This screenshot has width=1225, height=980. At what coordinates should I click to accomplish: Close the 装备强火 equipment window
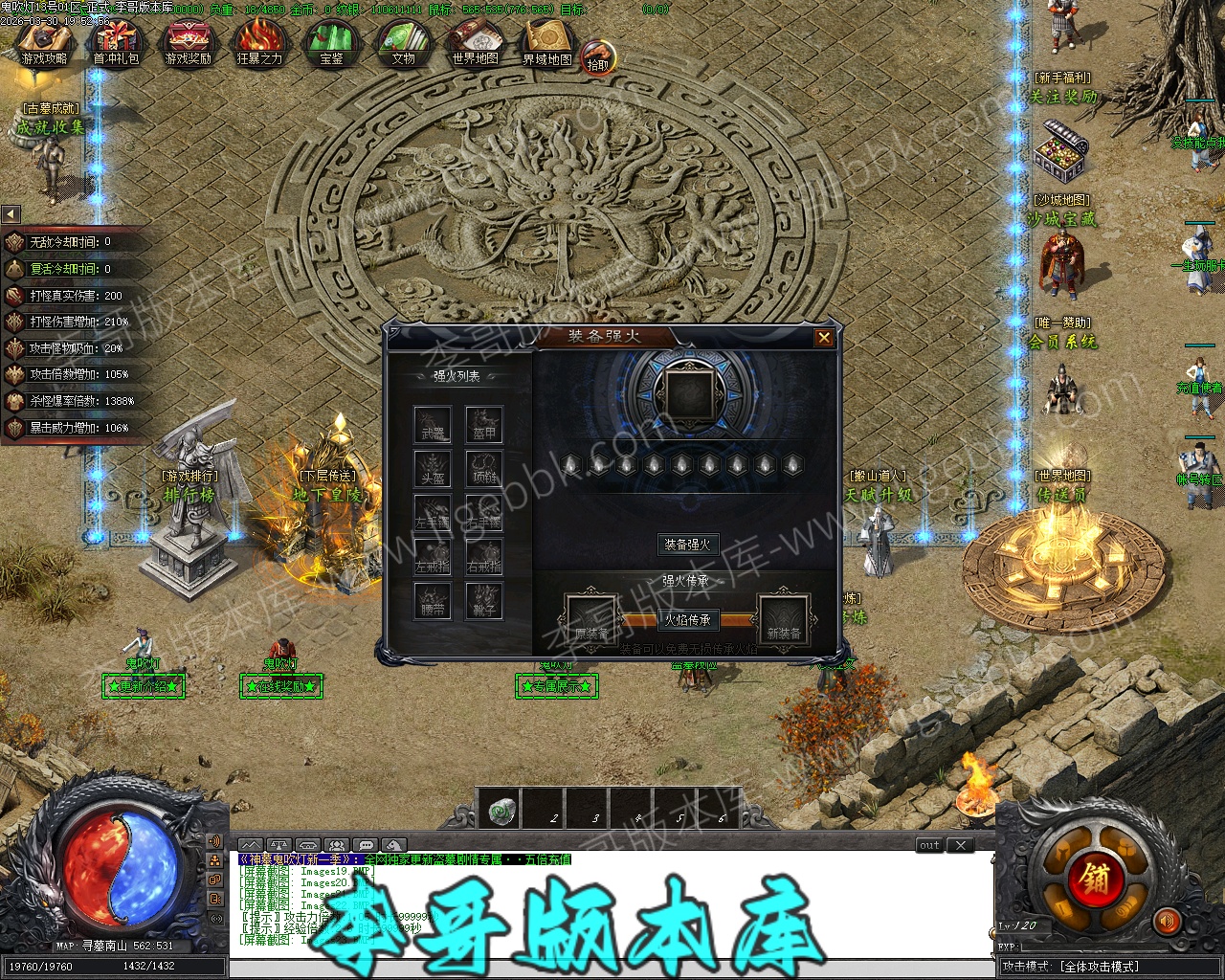click(x=823, y=338)
